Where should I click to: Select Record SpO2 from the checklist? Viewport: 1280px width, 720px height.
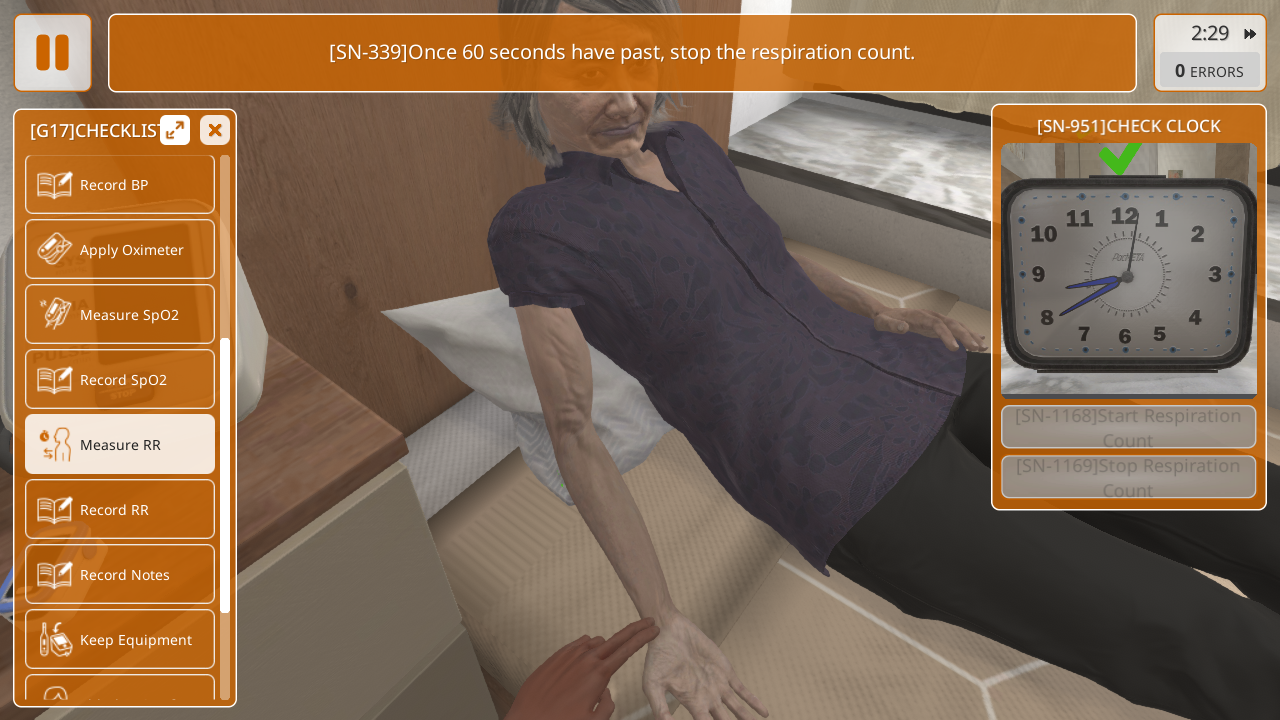coord(120,380)
